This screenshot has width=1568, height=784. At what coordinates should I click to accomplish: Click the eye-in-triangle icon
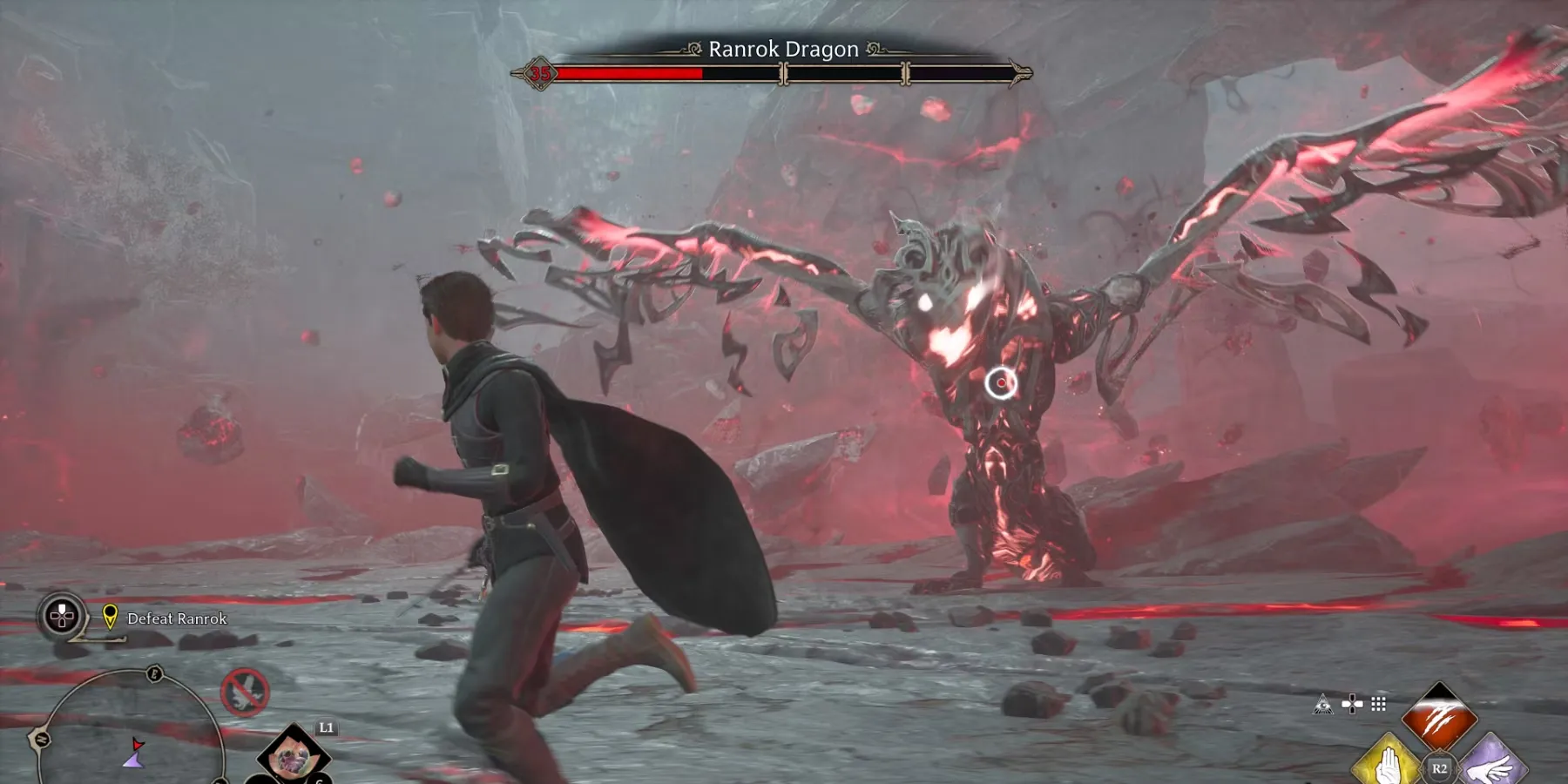click(x=1322, y=704)
